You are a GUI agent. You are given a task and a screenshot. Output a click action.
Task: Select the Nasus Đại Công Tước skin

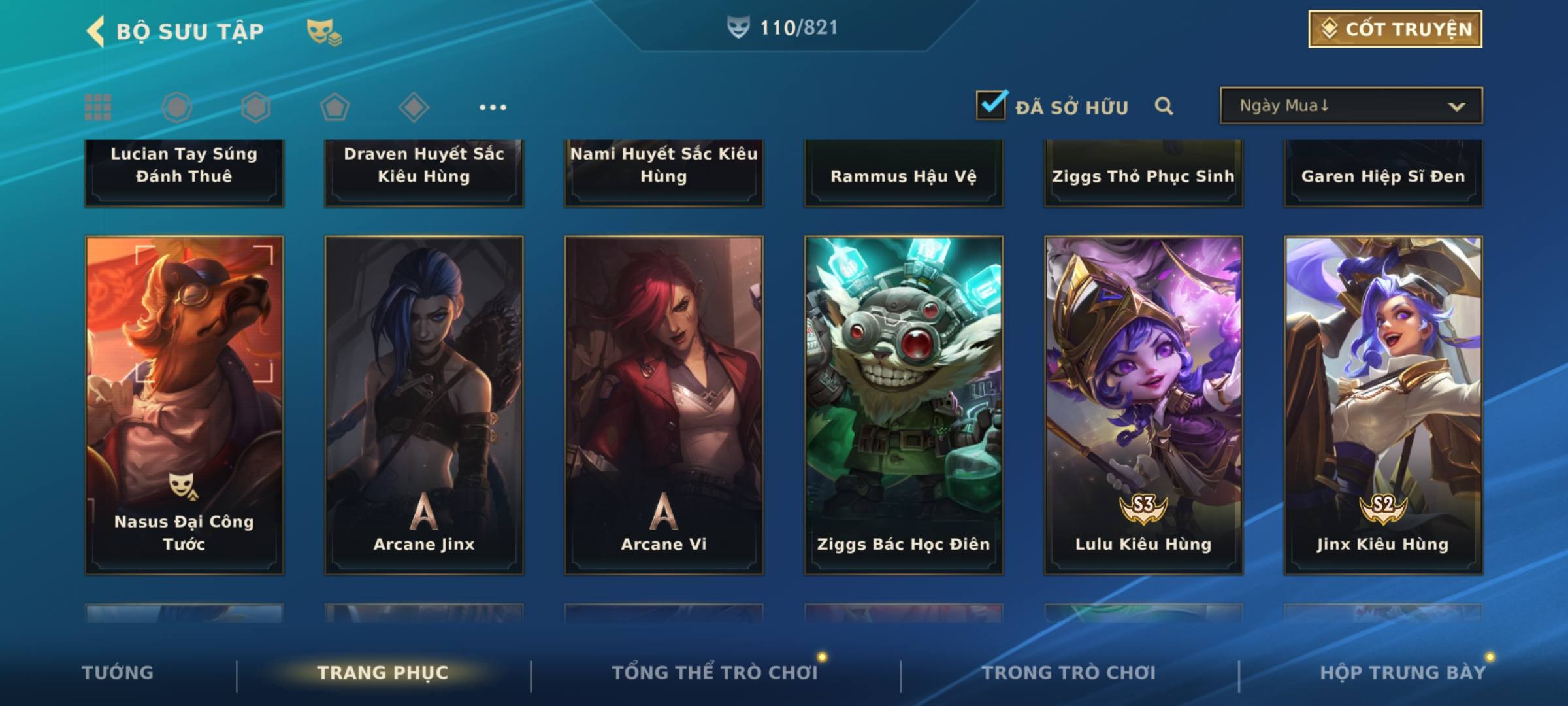click(184, 405)
